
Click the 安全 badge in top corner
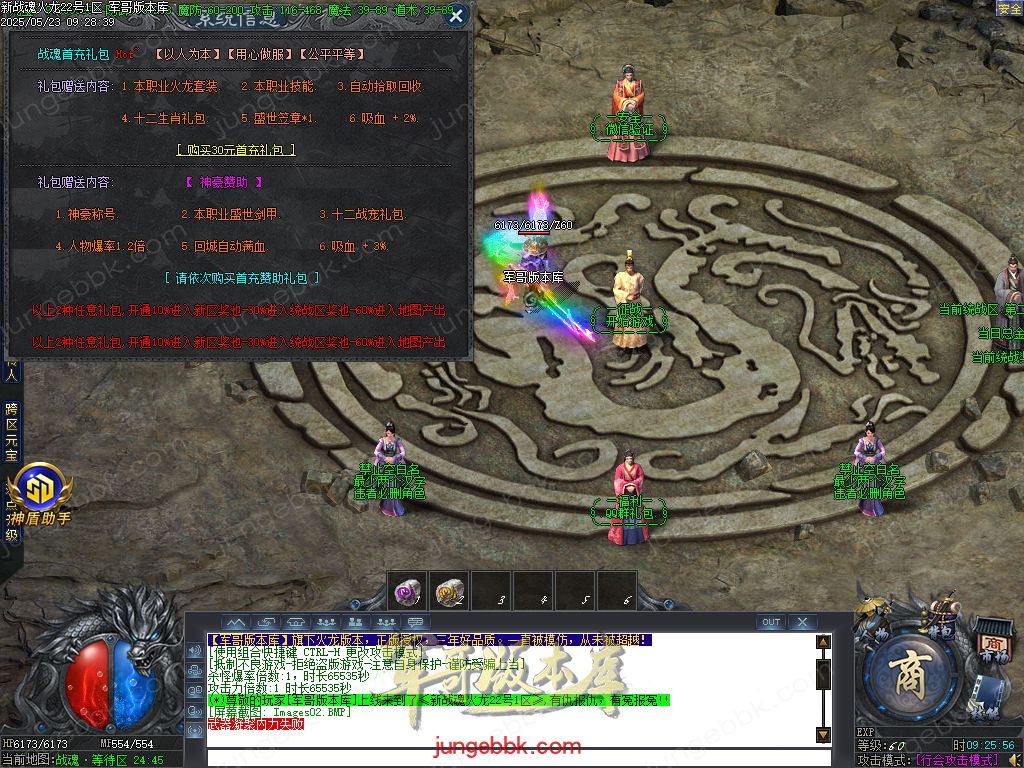1009,9
